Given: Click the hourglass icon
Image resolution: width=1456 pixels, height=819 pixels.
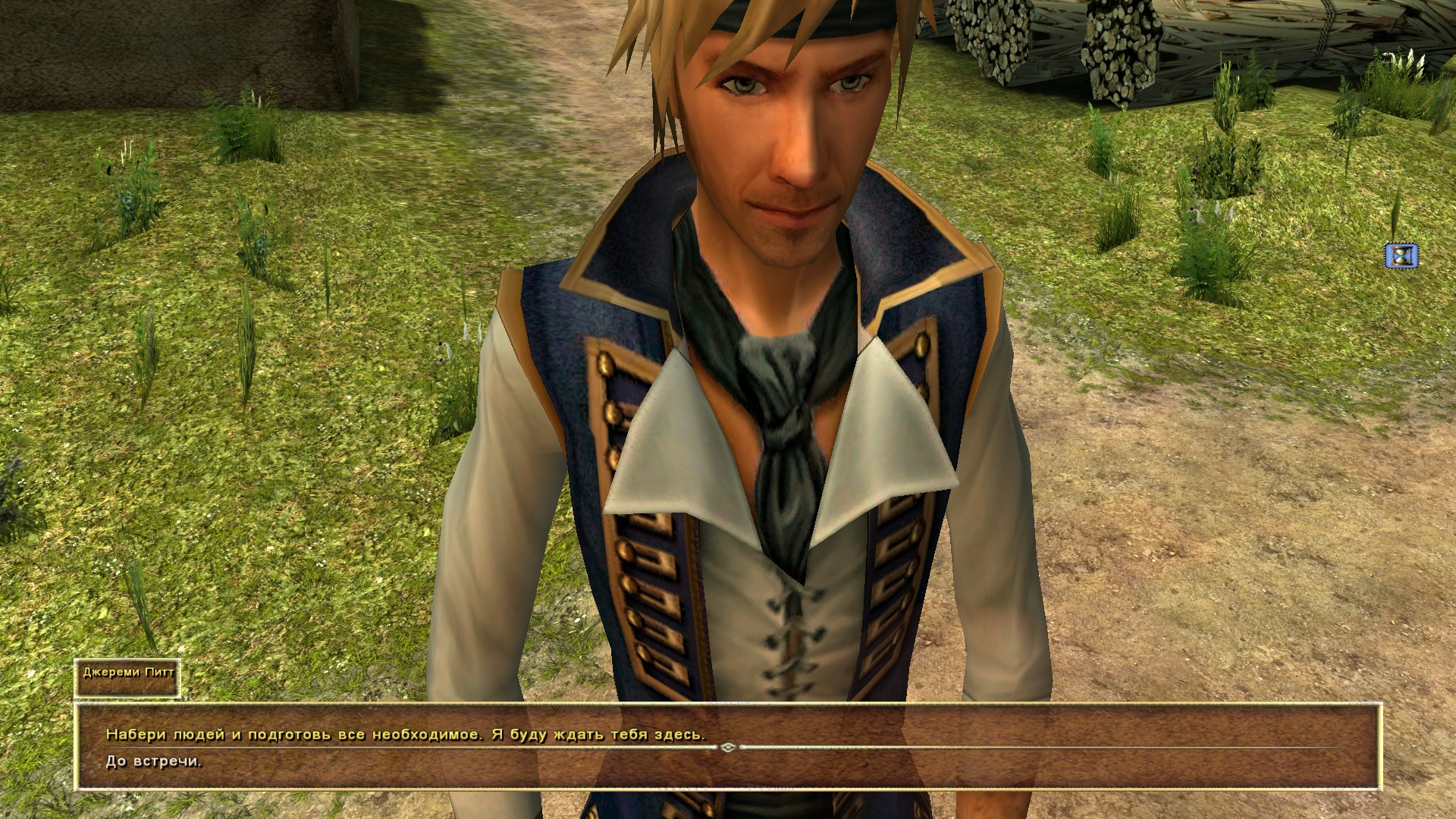Looking at the screenshot, I should point(1401,256).
